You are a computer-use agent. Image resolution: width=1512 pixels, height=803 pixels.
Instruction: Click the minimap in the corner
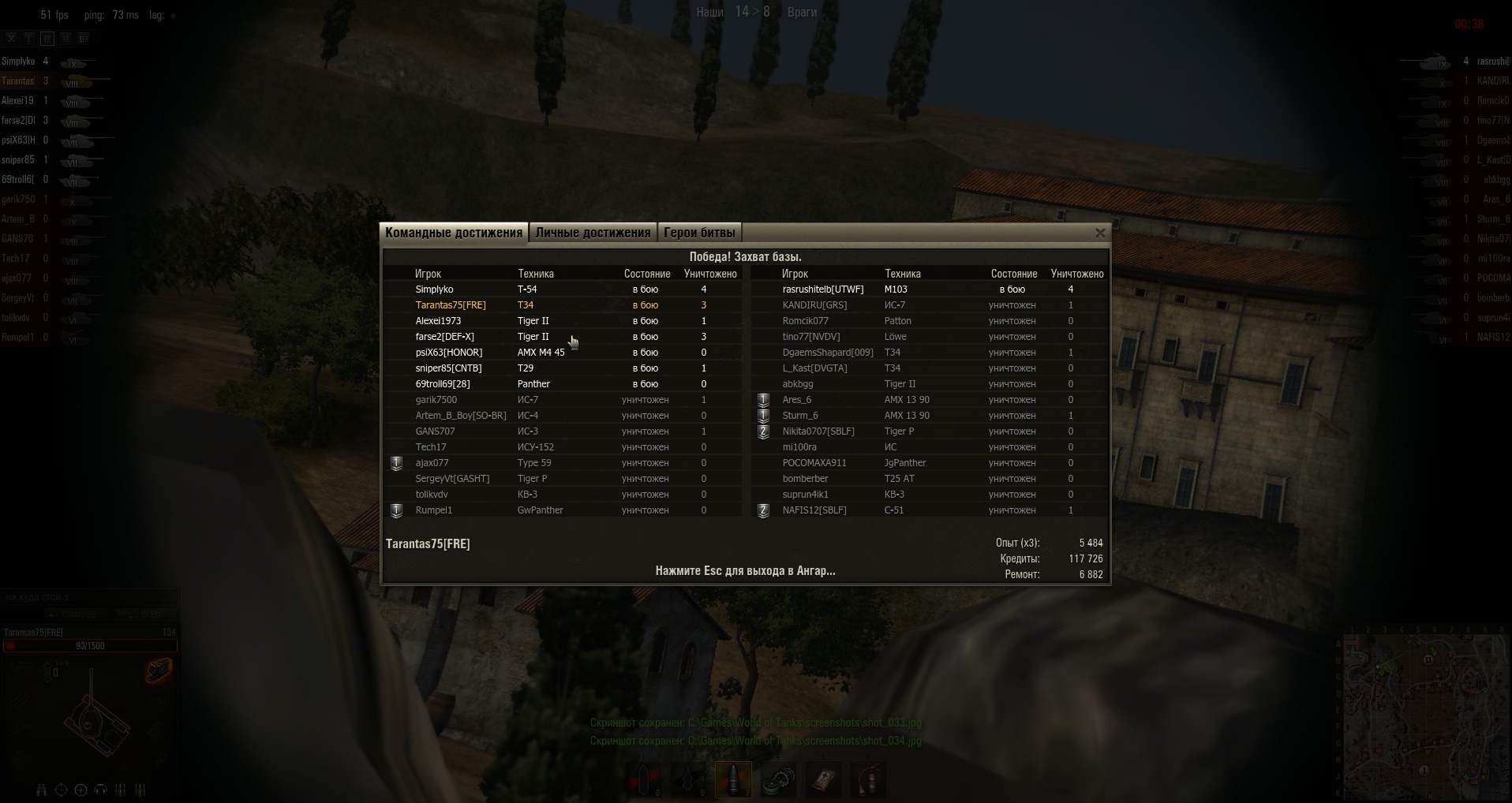coord(1425,715)
